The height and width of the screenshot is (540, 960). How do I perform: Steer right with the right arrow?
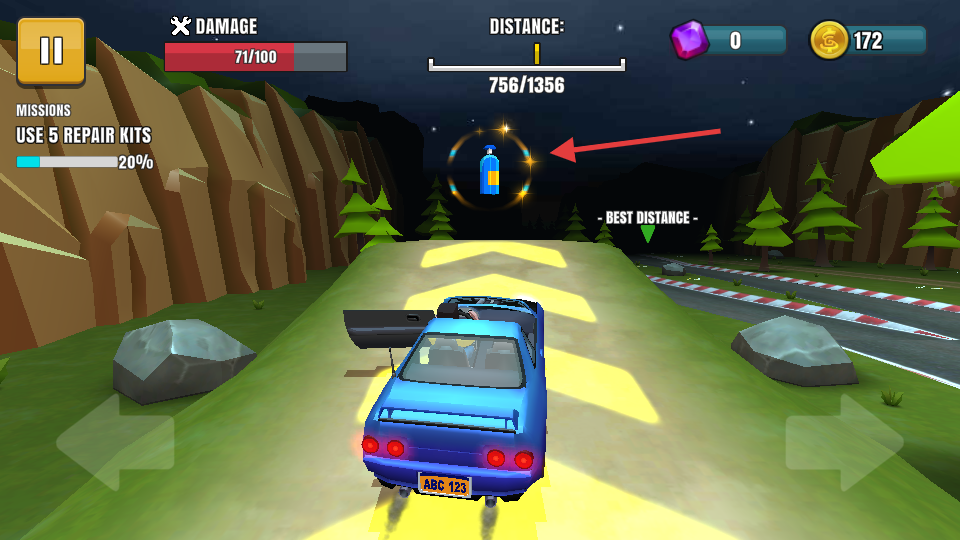[844, 442]
